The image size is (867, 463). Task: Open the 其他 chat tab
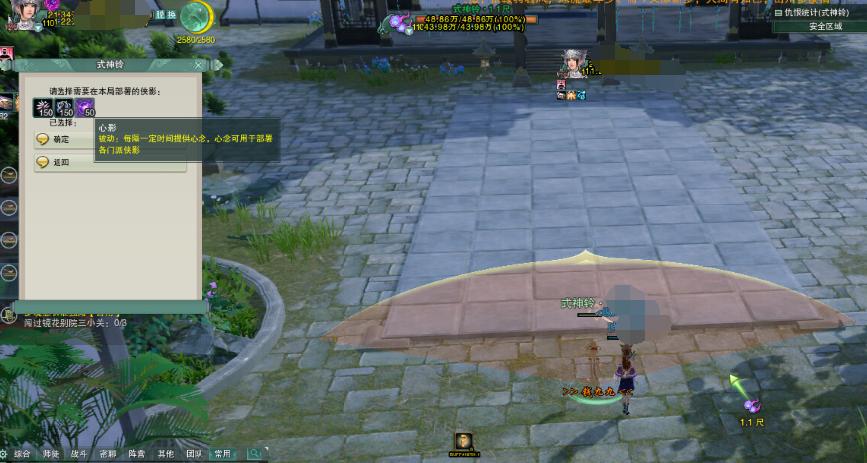(166, 454)
